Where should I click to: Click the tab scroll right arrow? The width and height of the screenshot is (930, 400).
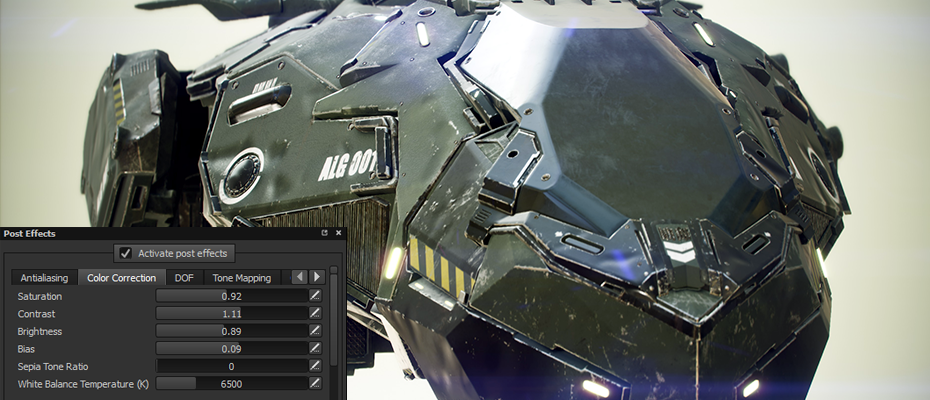316,277
